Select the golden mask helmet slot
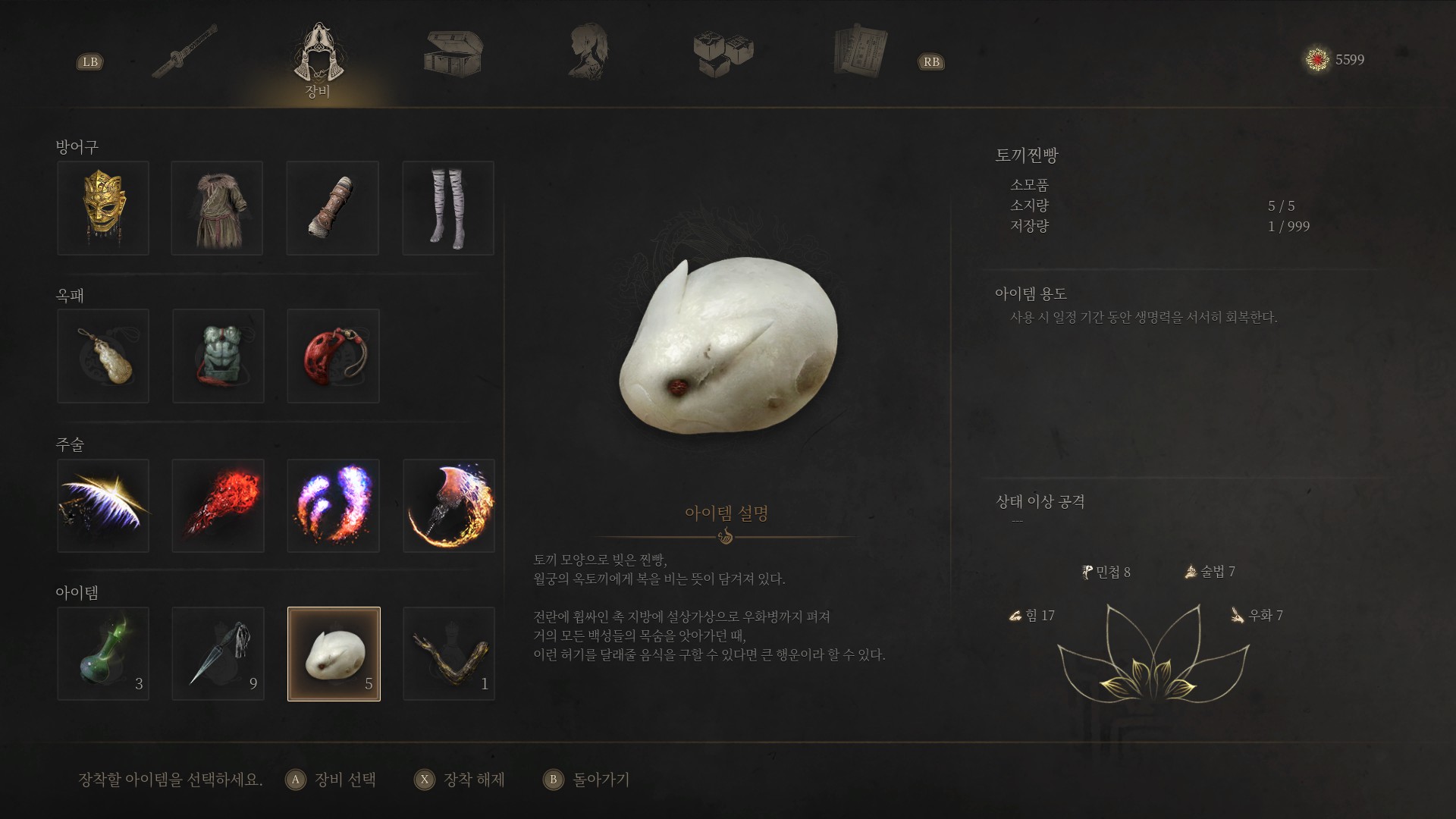The image size is (1456, 819). pyautogui.click(x=103, y=208)
